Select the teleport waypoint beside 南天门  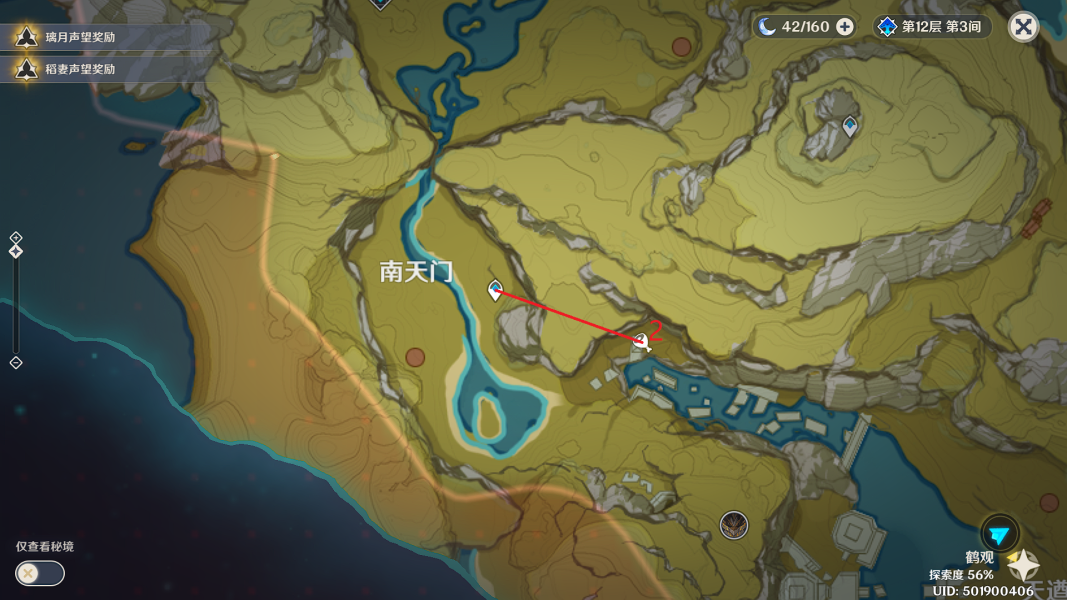pos(494,290)
